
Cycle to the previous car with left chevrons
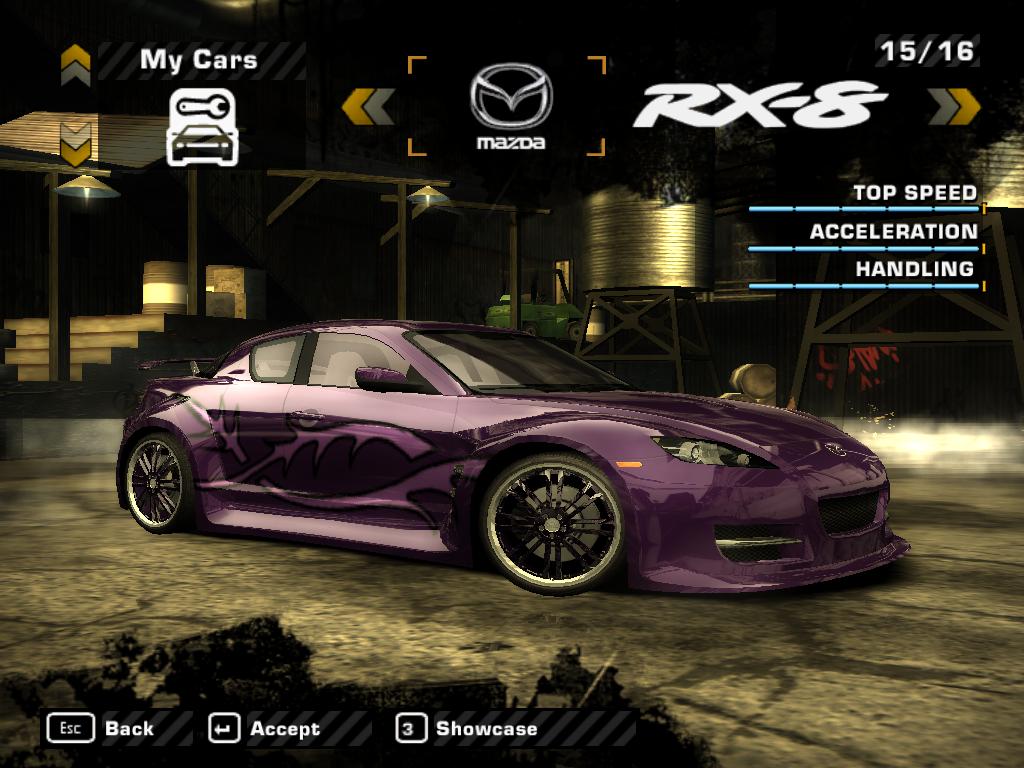point(368,106)
